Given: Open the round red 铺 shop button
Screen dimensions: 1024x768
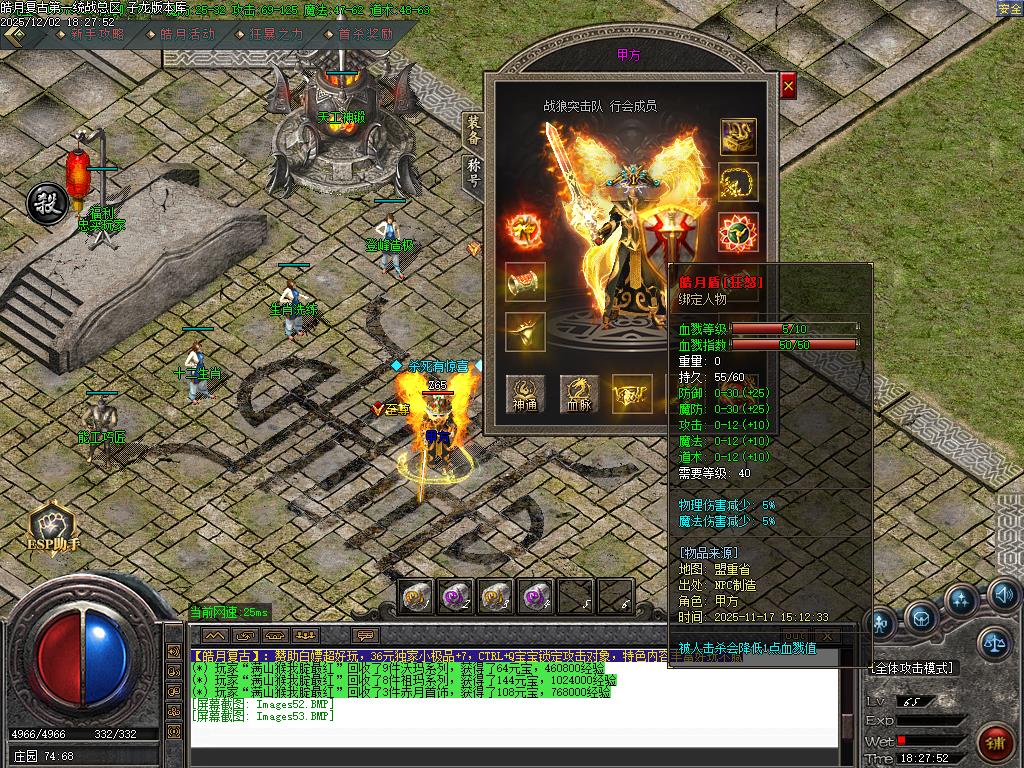Looking at the screenshot, I should coord(996,741).
